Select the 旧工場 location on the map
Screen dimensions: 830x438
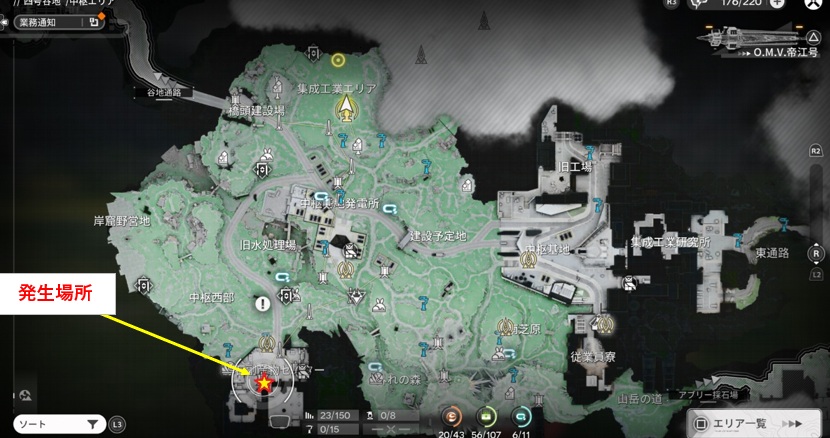(x=576, y=167)
